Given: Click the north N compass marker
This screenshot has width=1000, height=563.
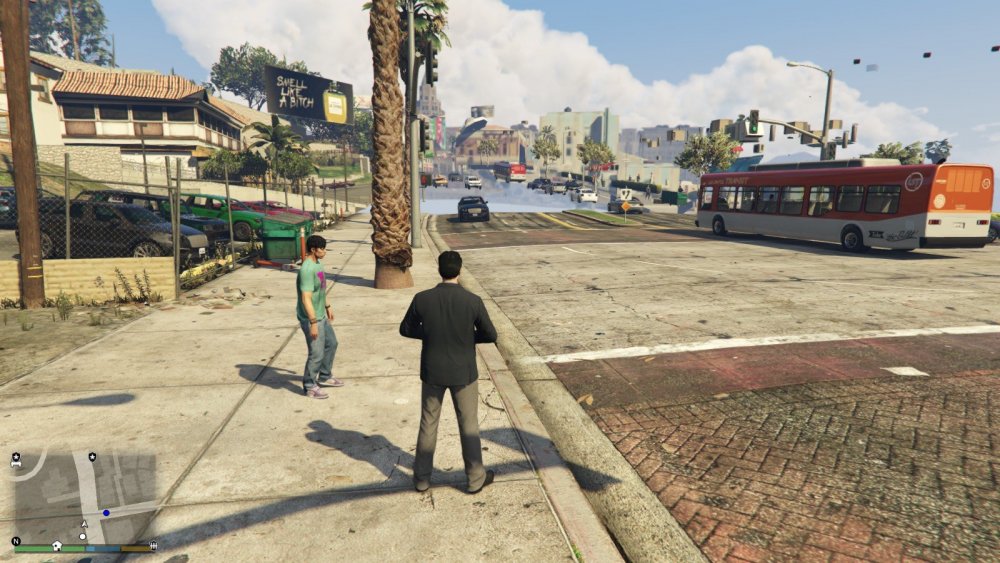Looking at the screenshot, I should click(x=16, y=541).
